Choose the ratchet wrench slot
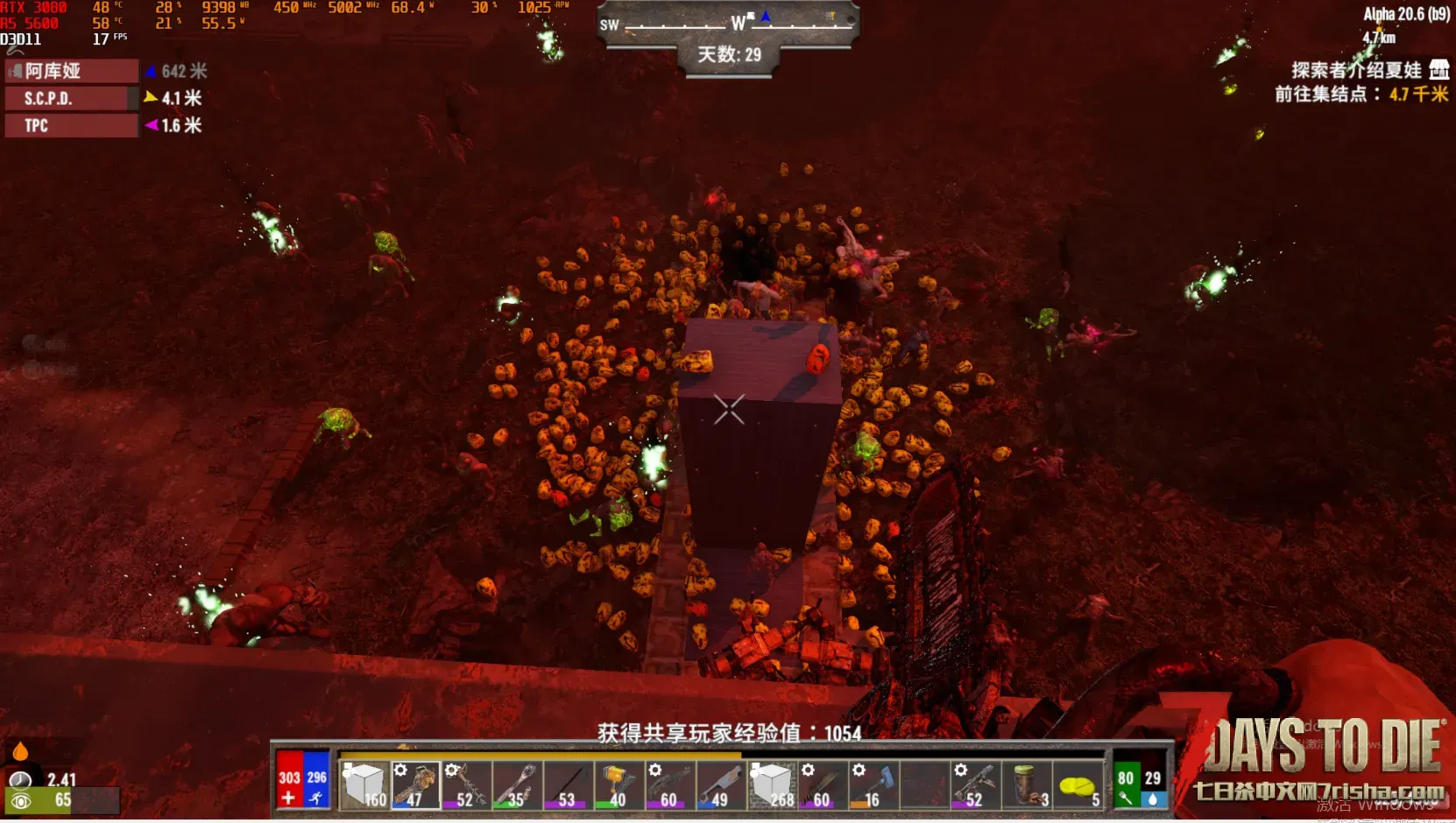 (x=516, y=784)
